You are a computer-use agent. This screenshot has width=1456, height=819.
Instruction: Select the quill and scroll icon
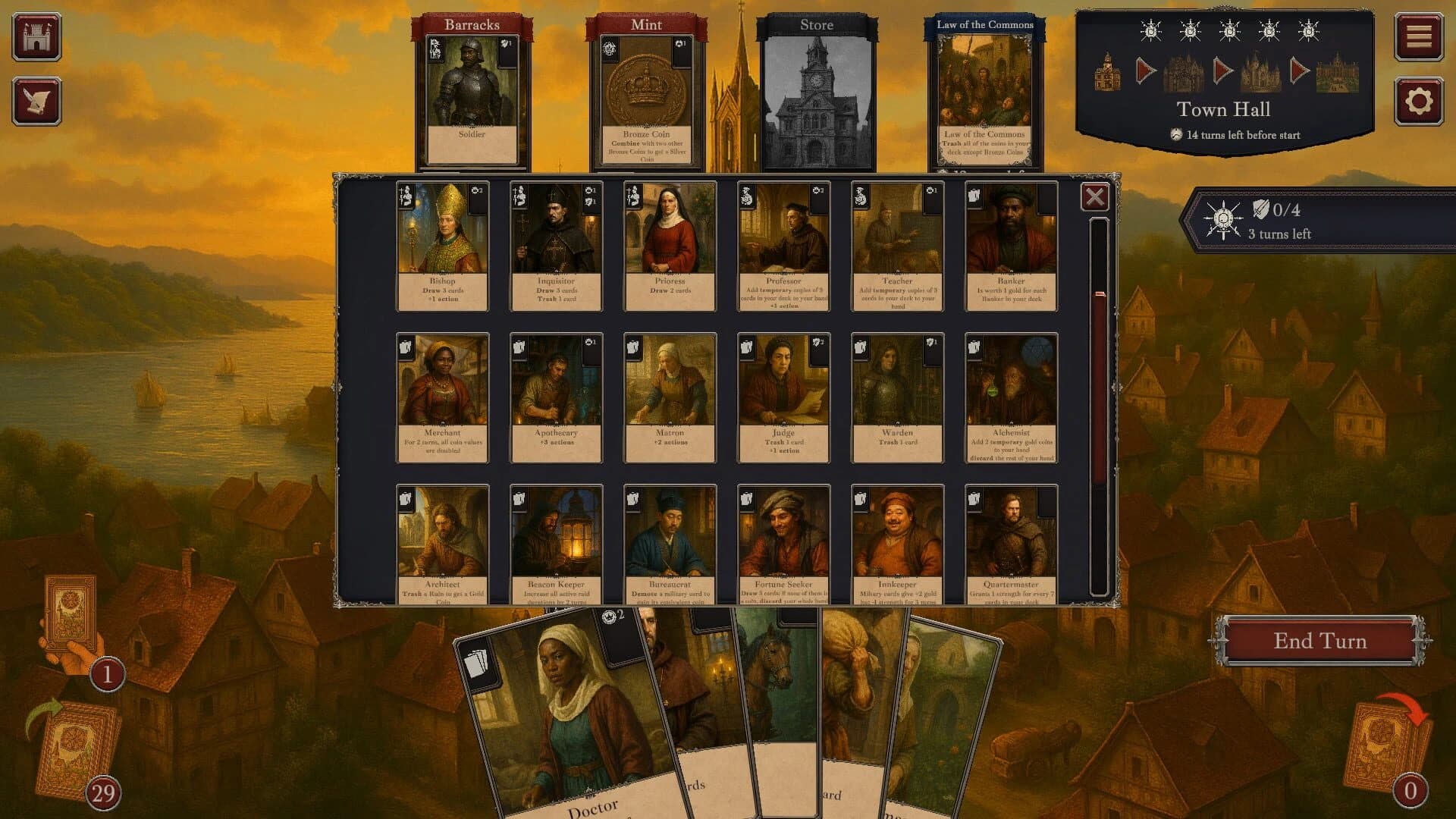[39, 99]
